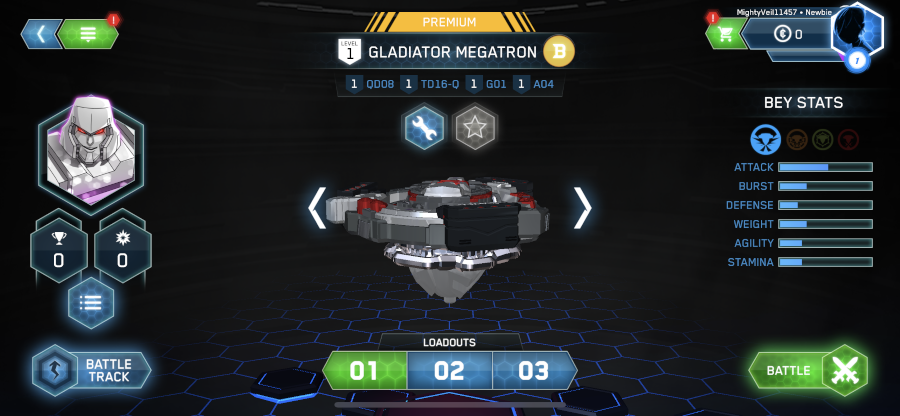The height and width of the screenshot is (416, 900).
Task: Open the player profile avatar
Action: [857, 33]
